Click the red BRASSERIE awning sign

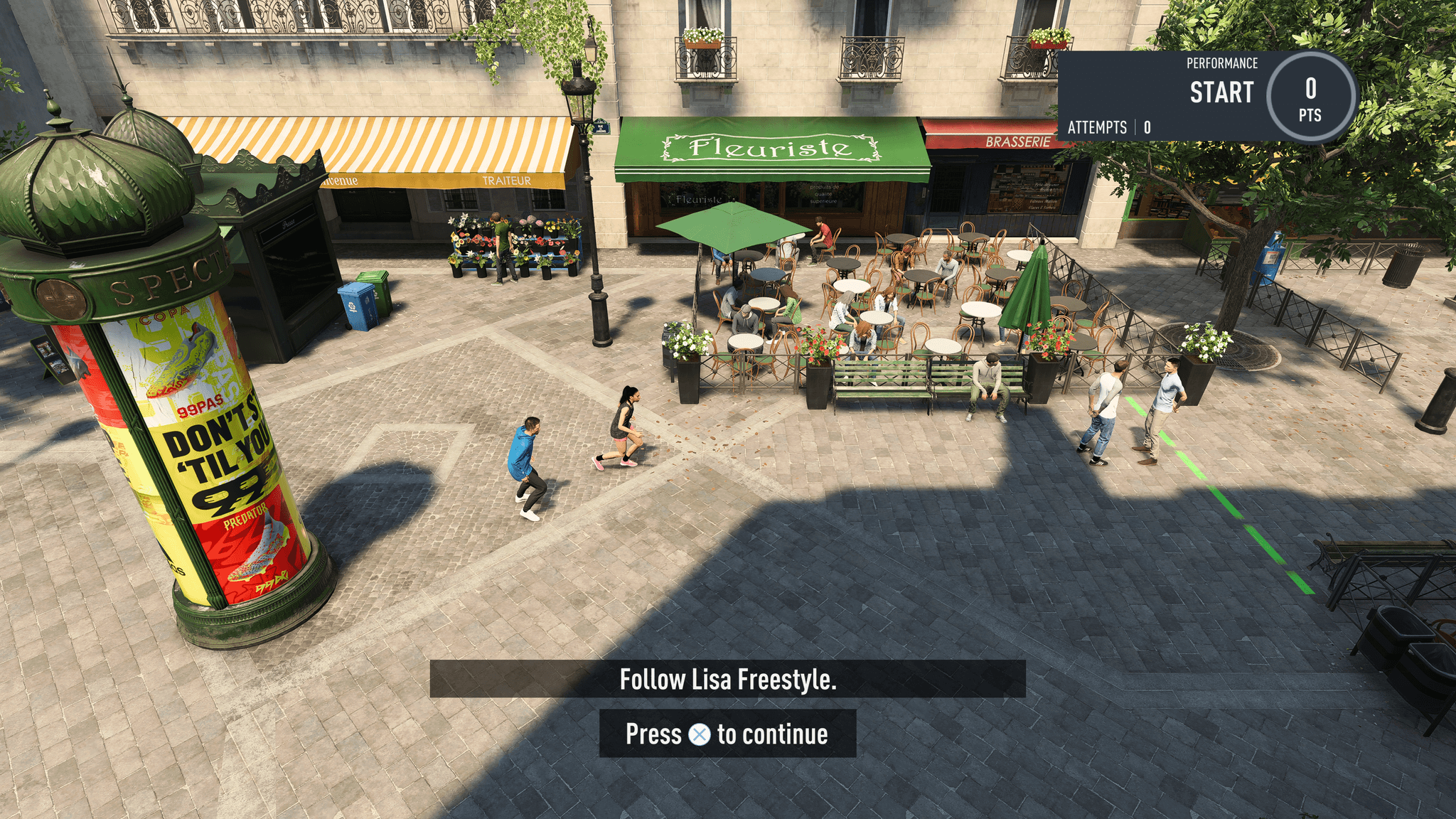pyautogui.click(x=1019, y=141)
